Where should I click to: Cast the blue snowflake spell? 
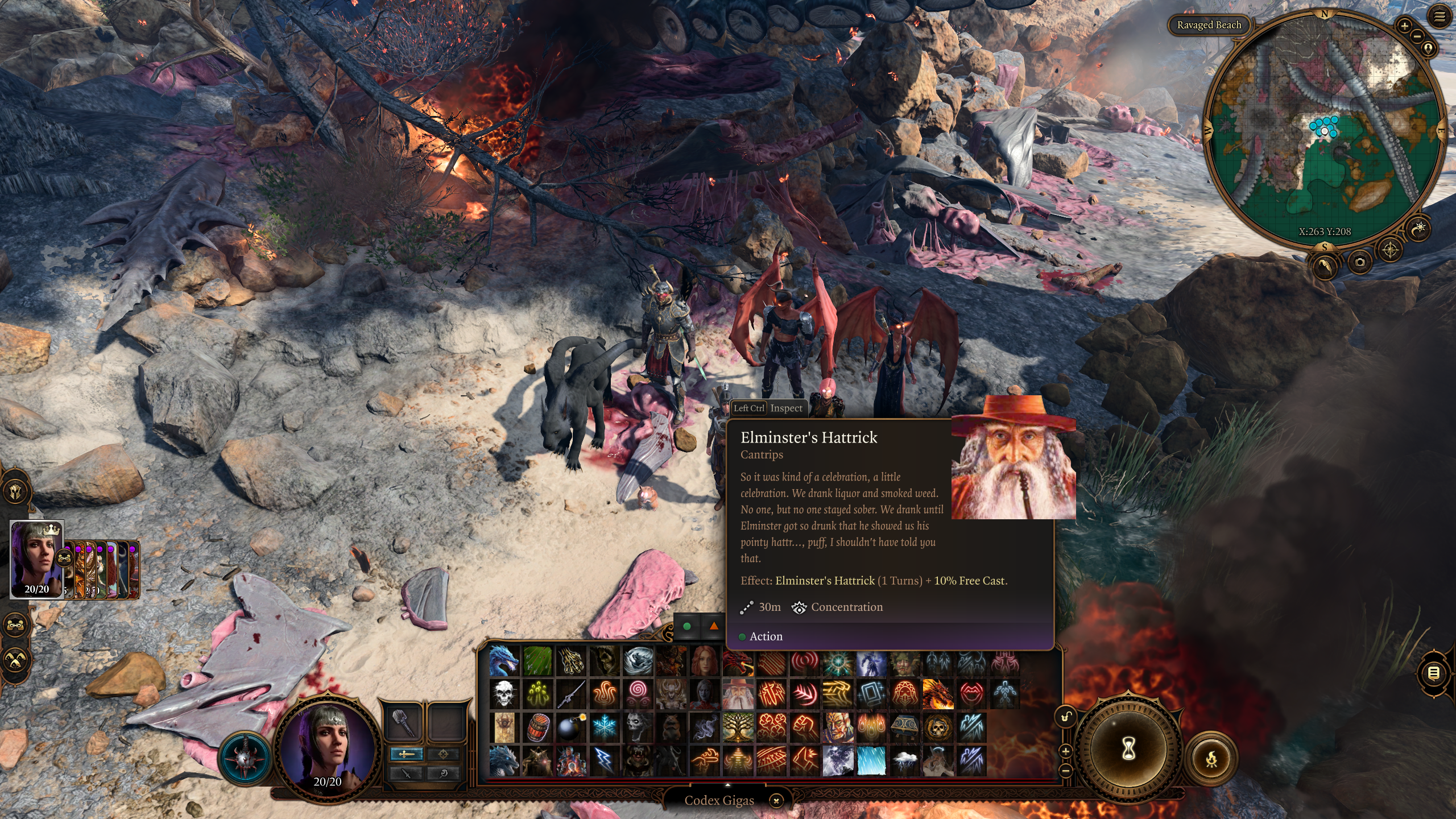[604, 727]
